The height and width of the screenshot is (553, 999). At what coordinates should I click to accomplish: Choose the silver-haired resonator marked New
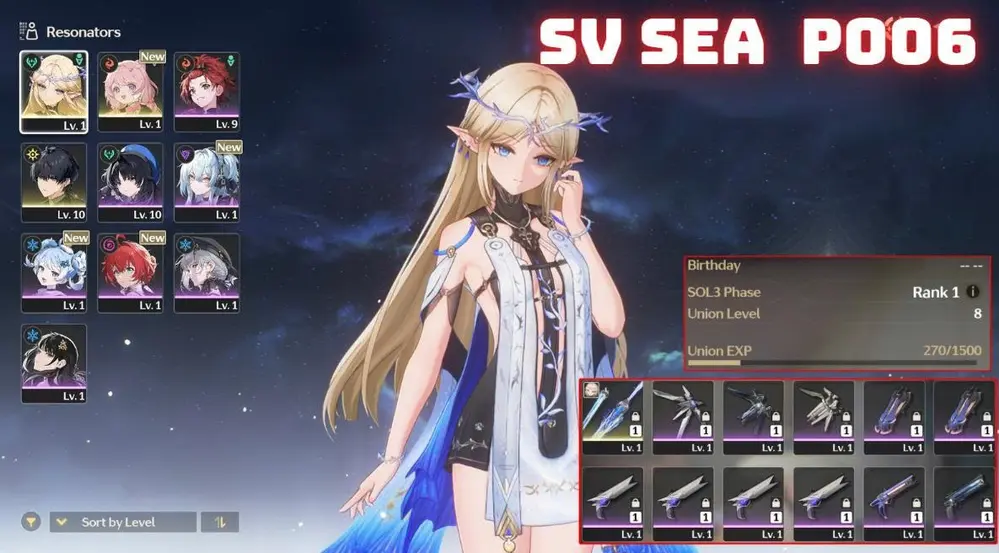click(x=207, y=181)
